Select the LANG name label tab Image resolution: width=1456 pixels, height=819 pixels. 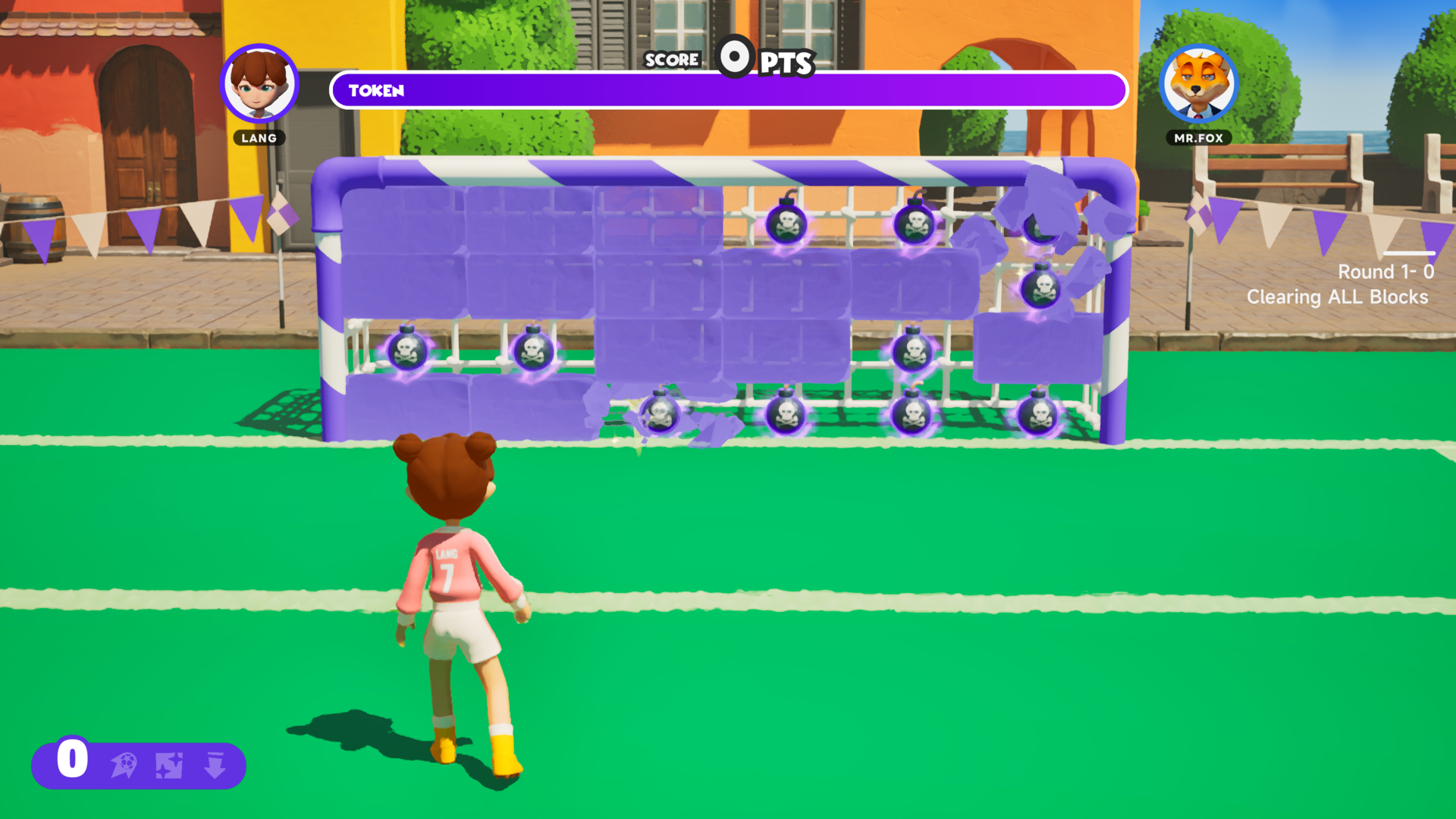click(x=259, y=138)
